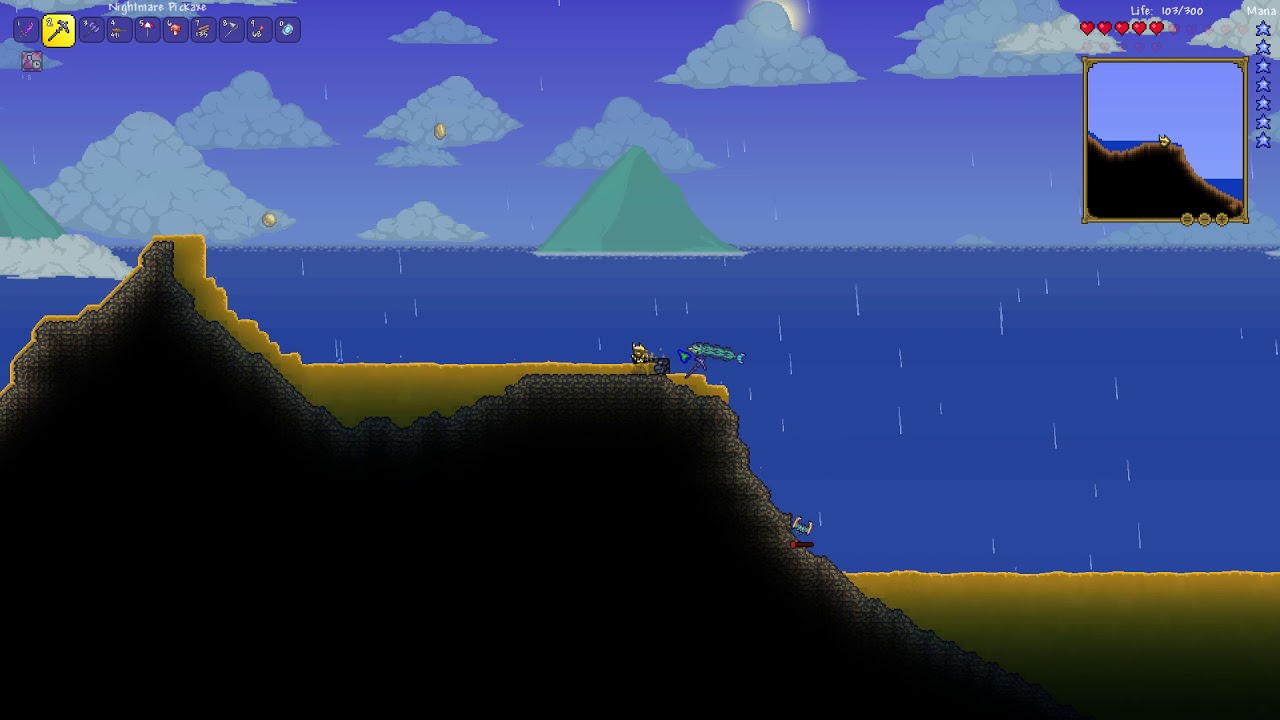This screenshot has height=720, width=1280.
Task: Select the magic mirror in slot 0
Action: tap(287, 30)
